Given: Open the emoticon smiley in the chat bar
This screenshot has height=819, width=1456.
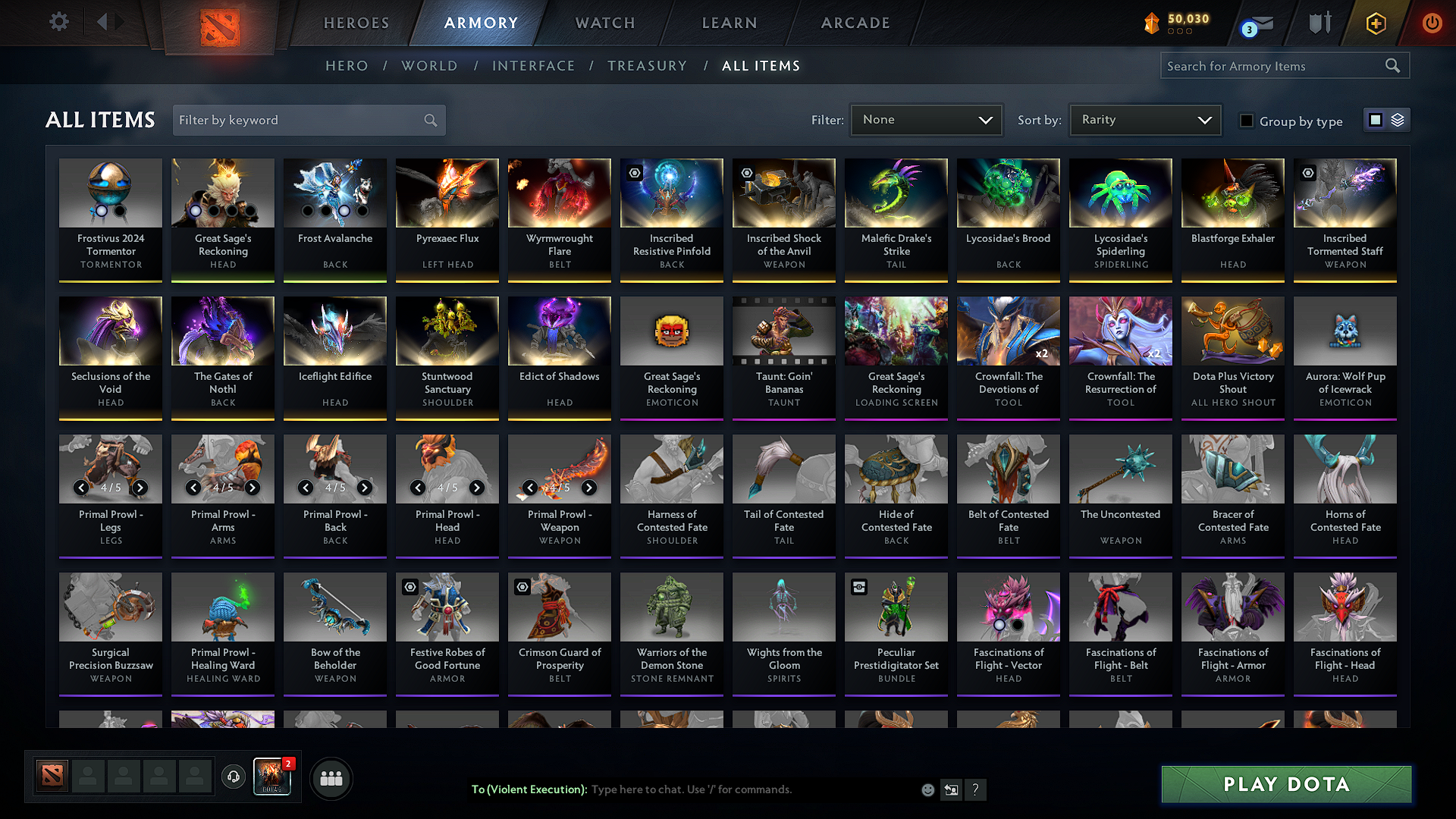Looking at the screenshot, I should [927, 789].
